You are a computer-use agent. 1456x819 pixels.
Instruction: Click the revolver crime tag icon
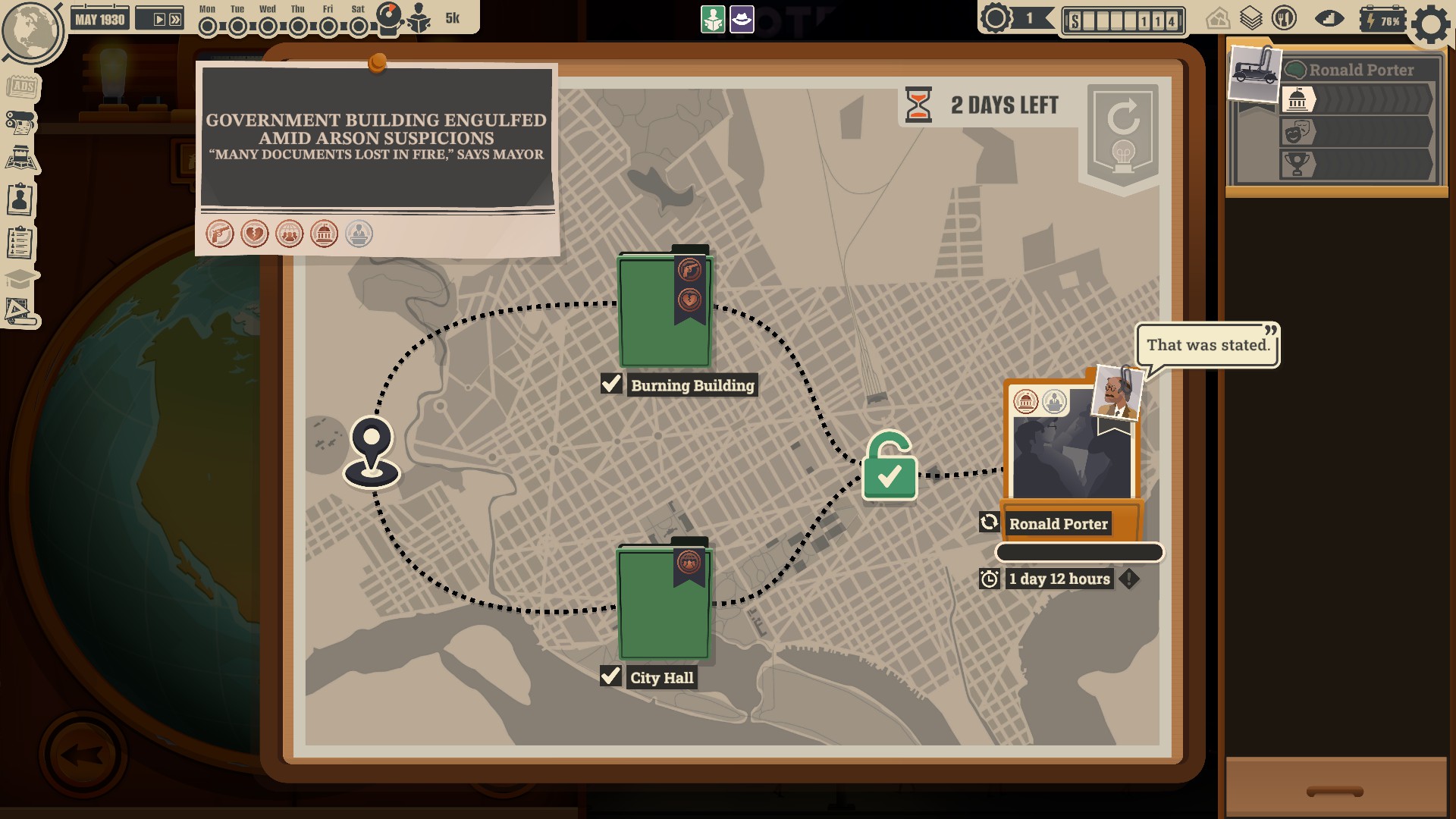tap(220, 234)
